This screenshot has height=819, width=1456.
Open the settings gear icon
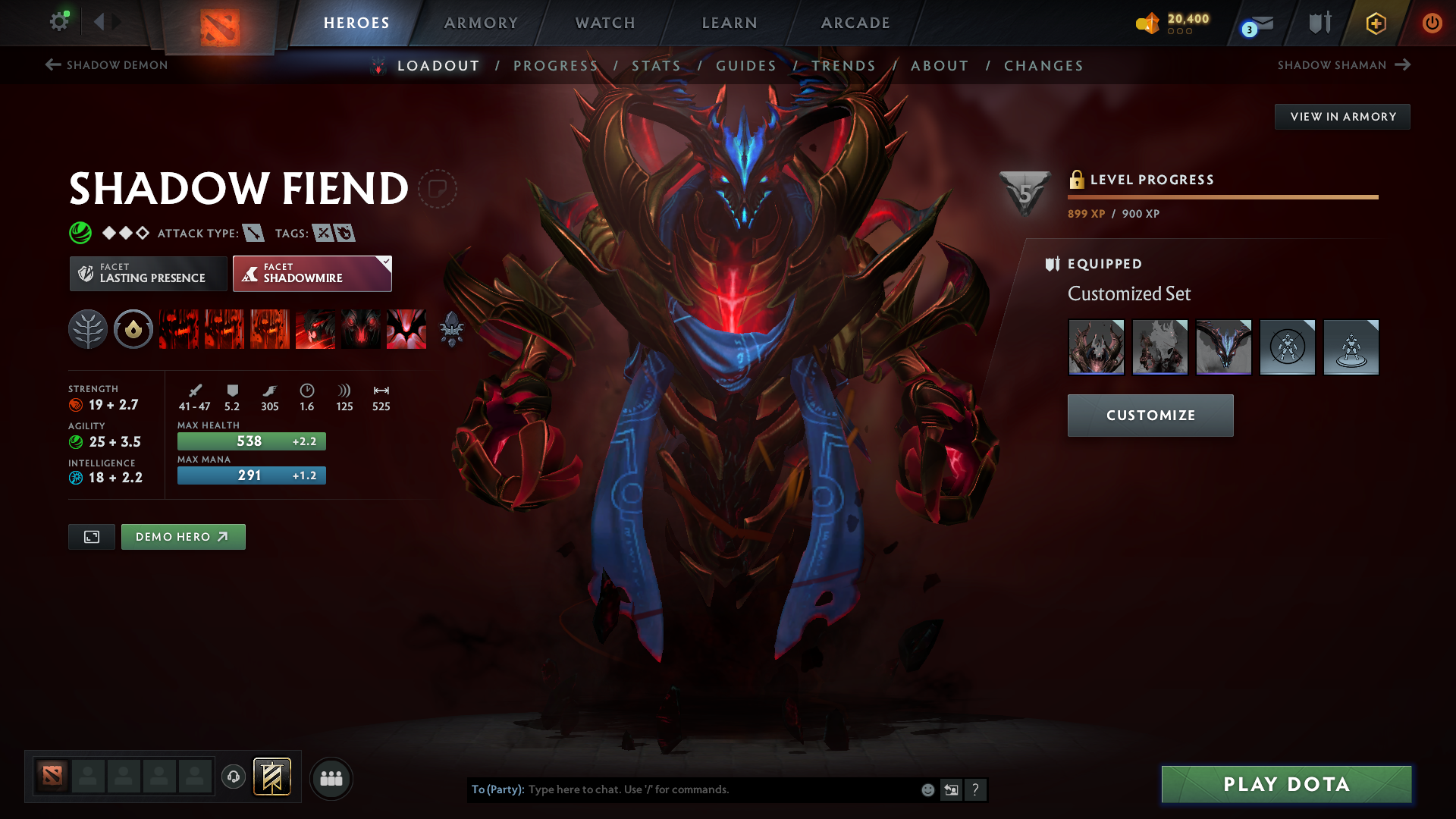[59, 21]
